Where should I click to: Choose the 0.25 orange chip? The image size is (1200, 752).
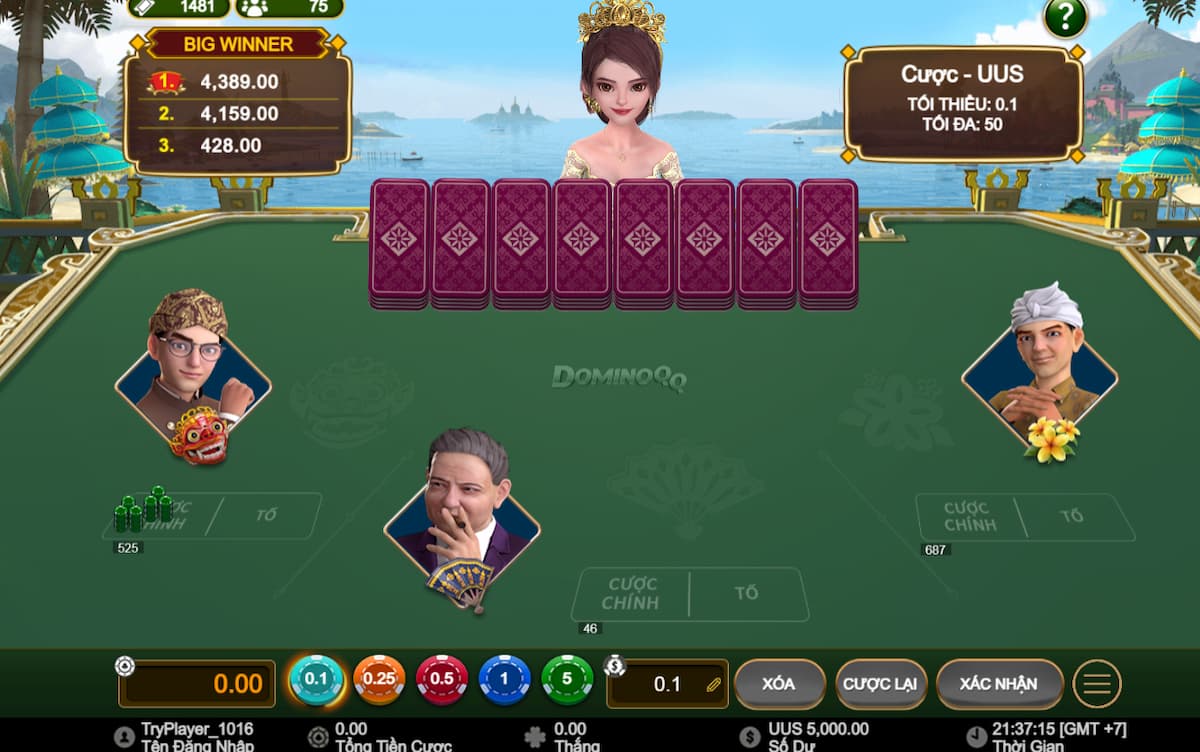(x=379, y=680)
